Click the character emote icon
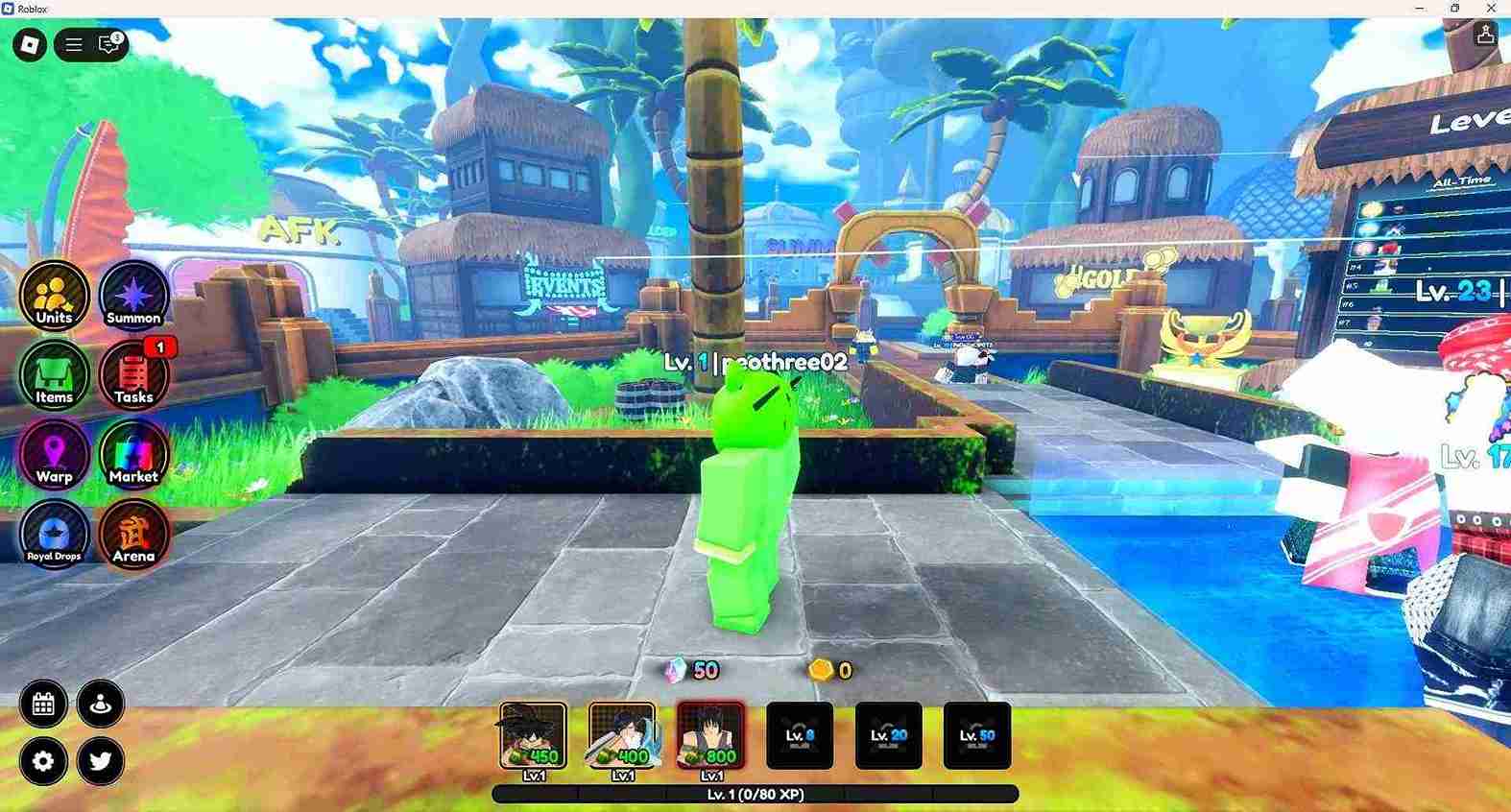This screenshot has width=1511, height=812. [100, 704]
